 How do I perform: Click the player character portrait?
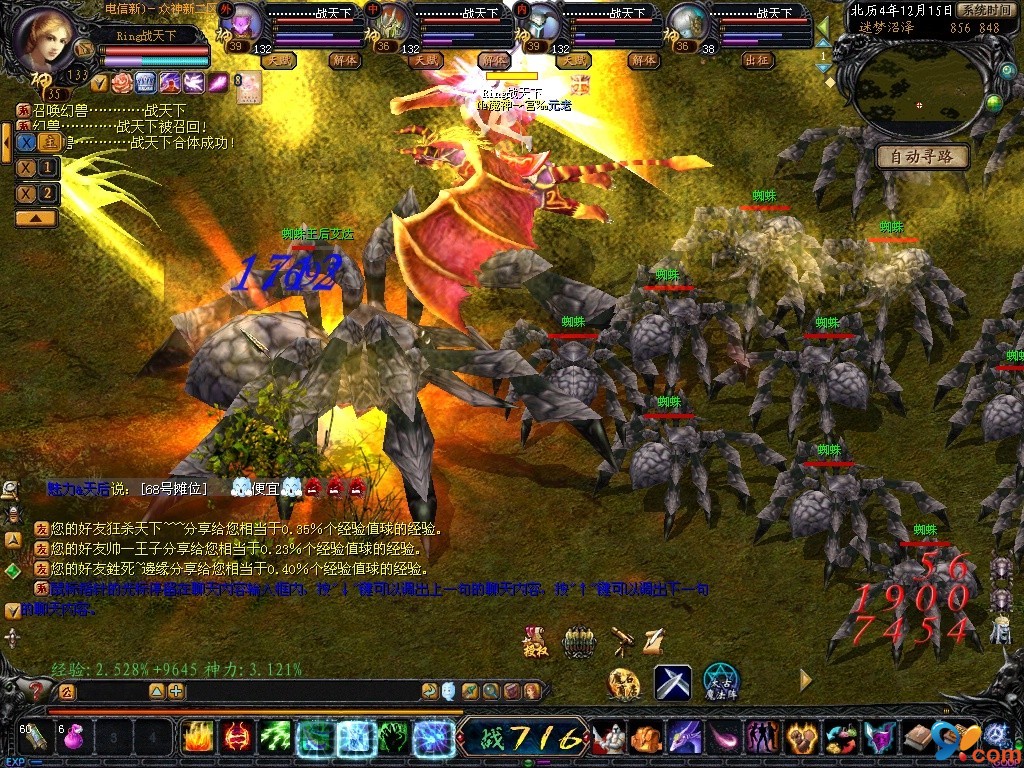pos(45,38)
